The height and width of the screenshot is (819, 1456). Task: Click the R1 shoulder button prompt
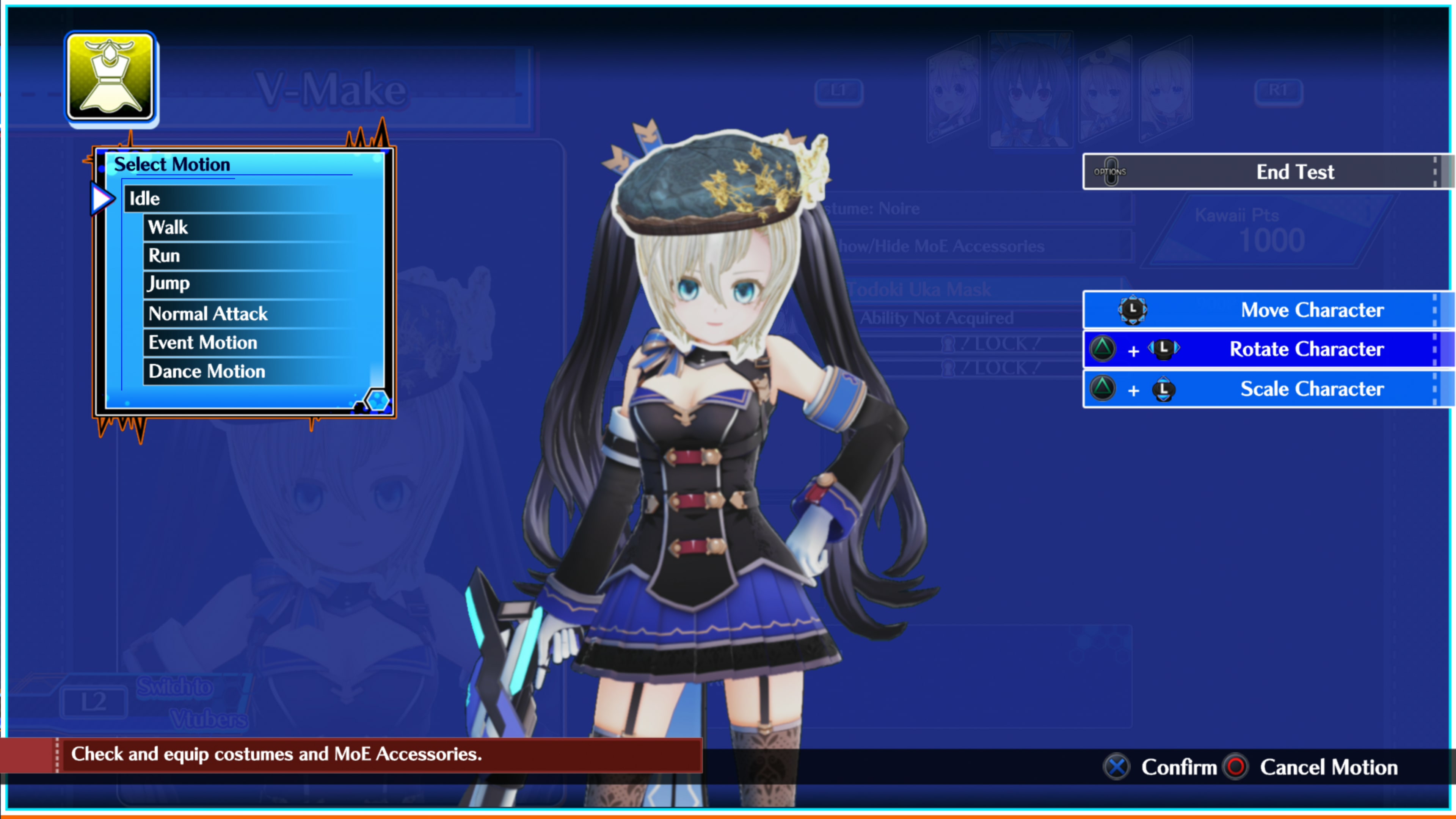pyautogui.click(x=1280, y=89)
